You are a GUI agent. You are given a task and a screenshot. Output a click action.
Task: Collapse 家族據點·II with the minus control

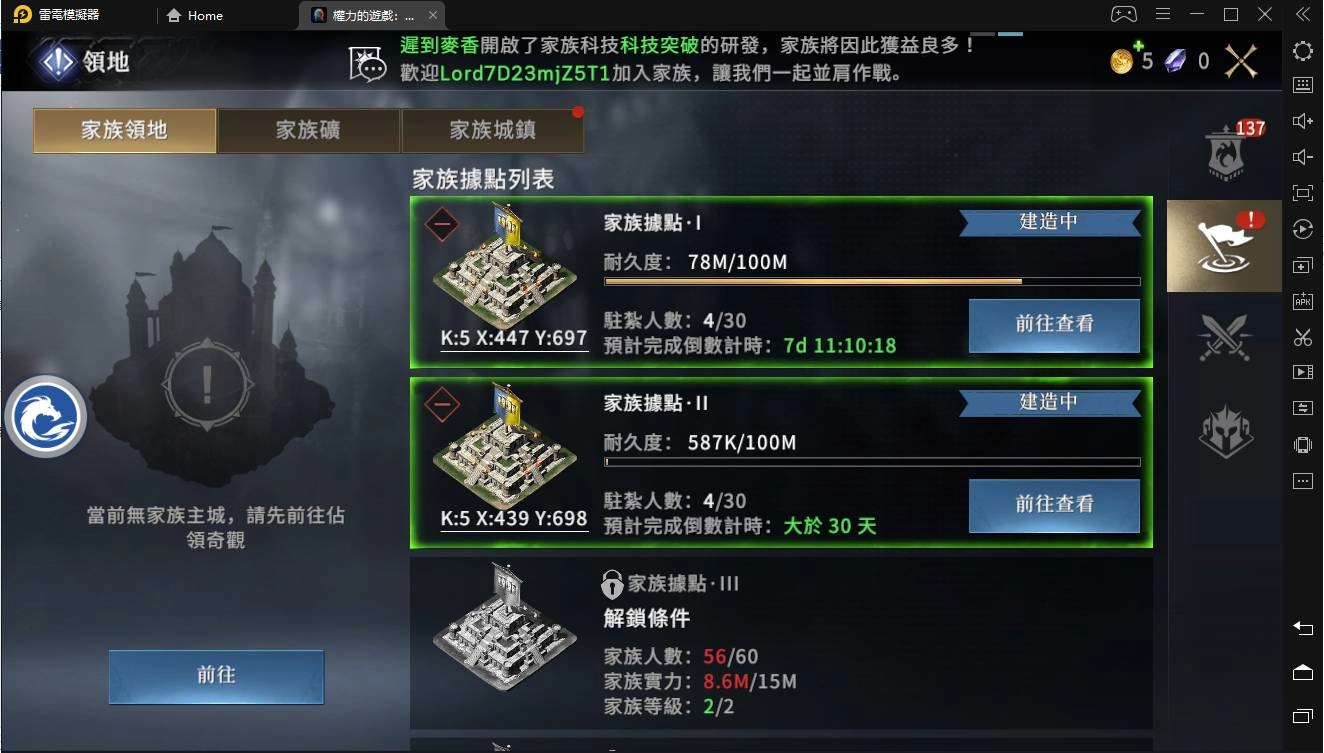[441, 406]
